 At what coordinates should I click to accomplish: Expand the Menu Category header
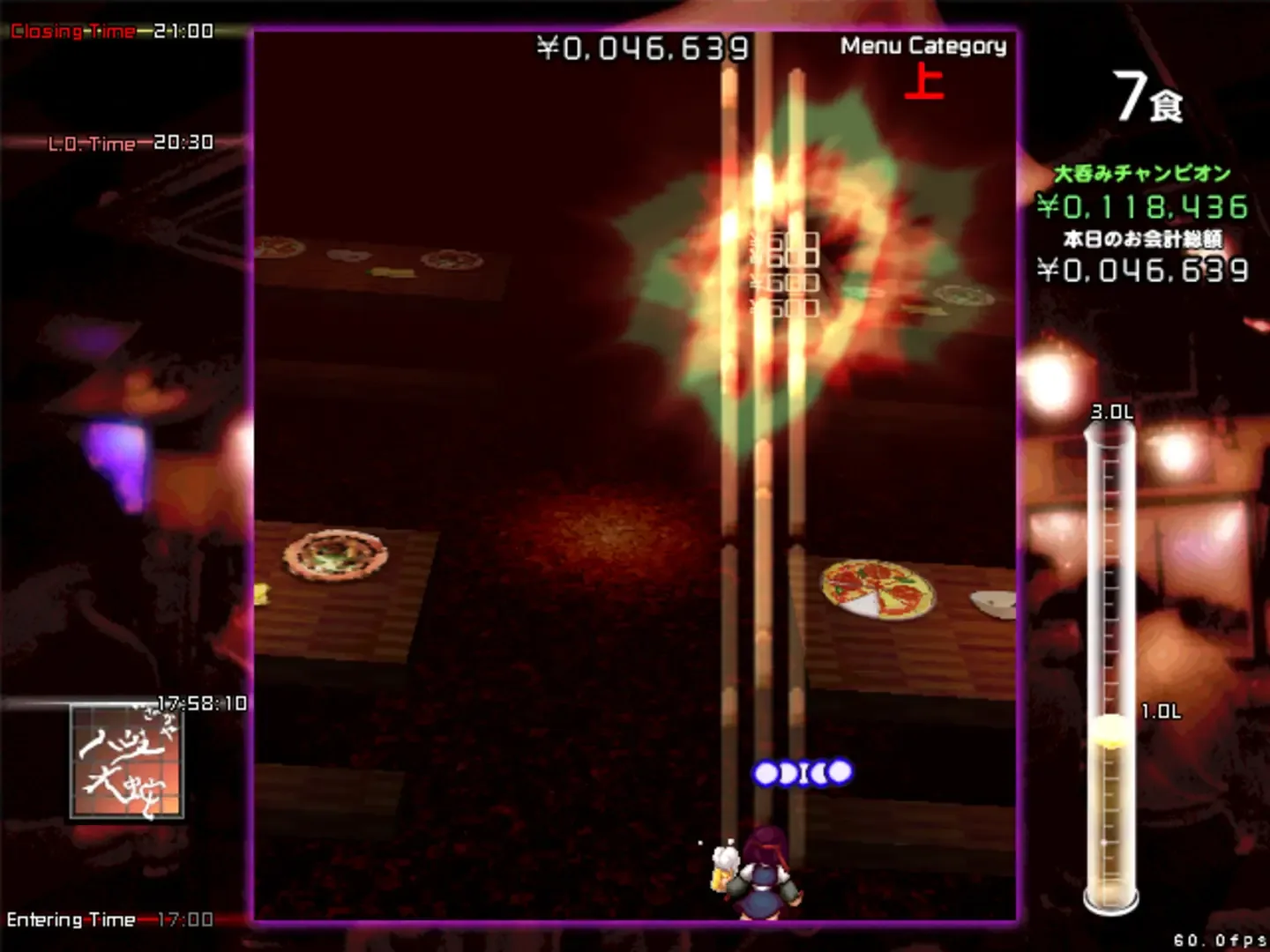tap(923, 47)
